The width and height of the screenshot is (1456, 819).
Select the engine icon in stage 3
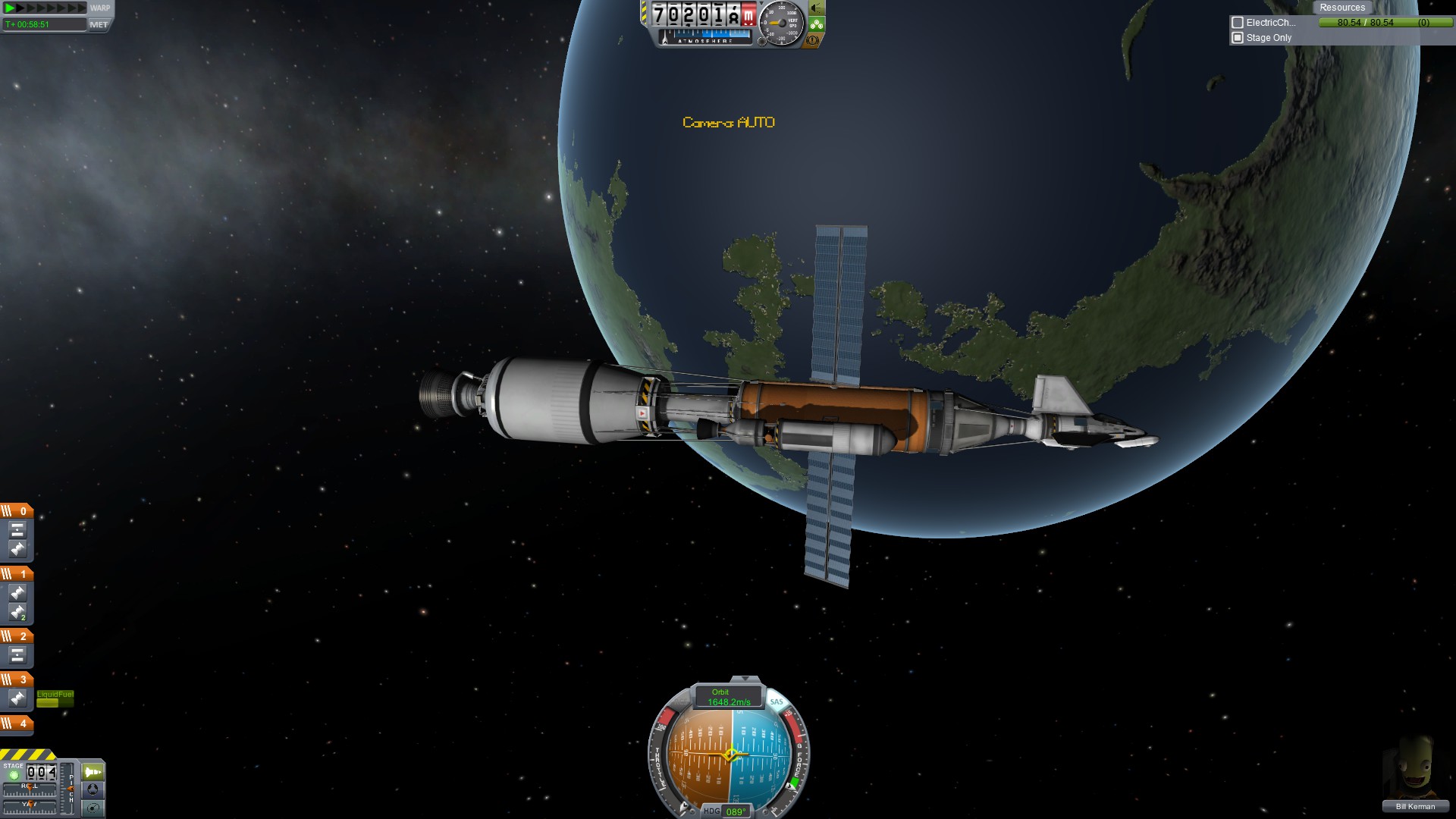coord(17,698)
